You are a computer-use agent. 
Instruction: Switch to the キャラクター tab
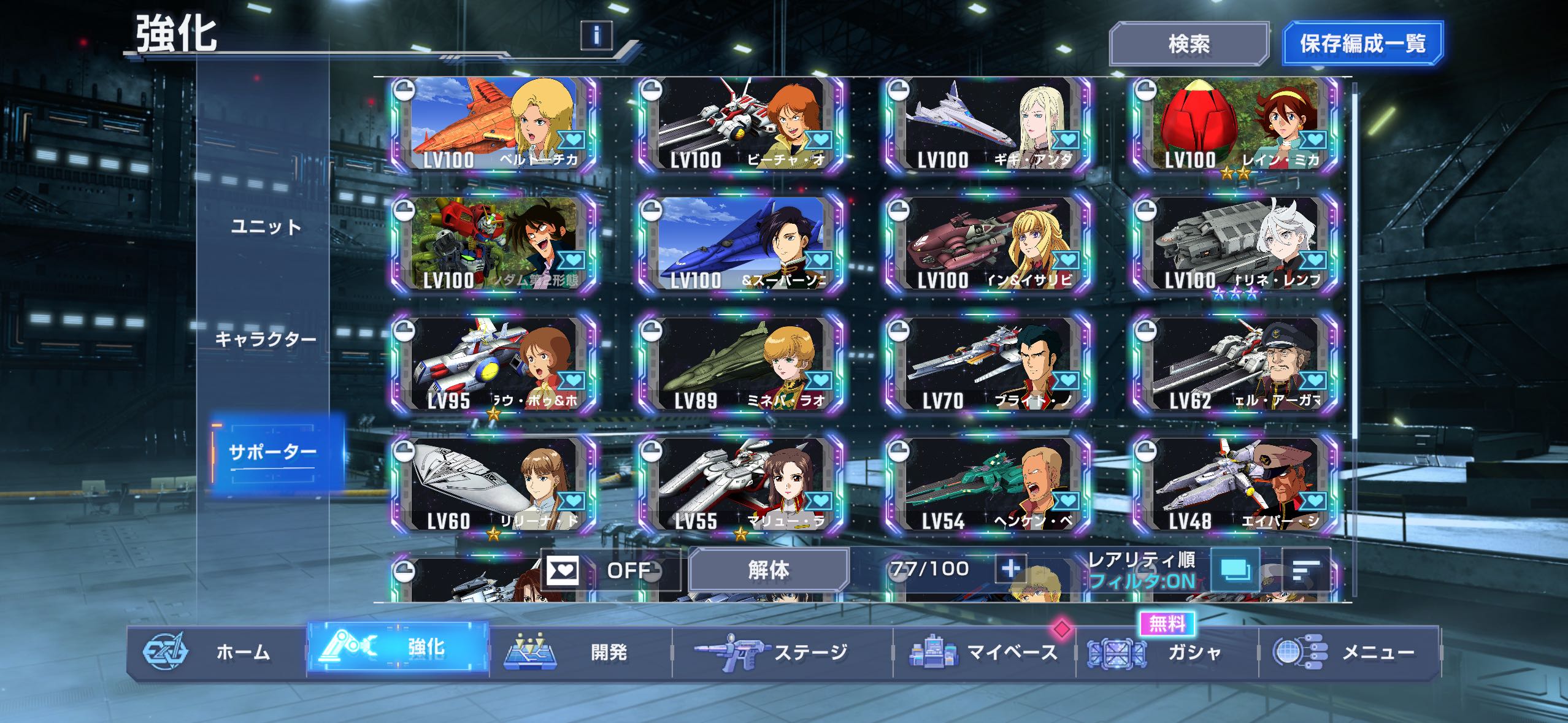click(x=266, y=339)
